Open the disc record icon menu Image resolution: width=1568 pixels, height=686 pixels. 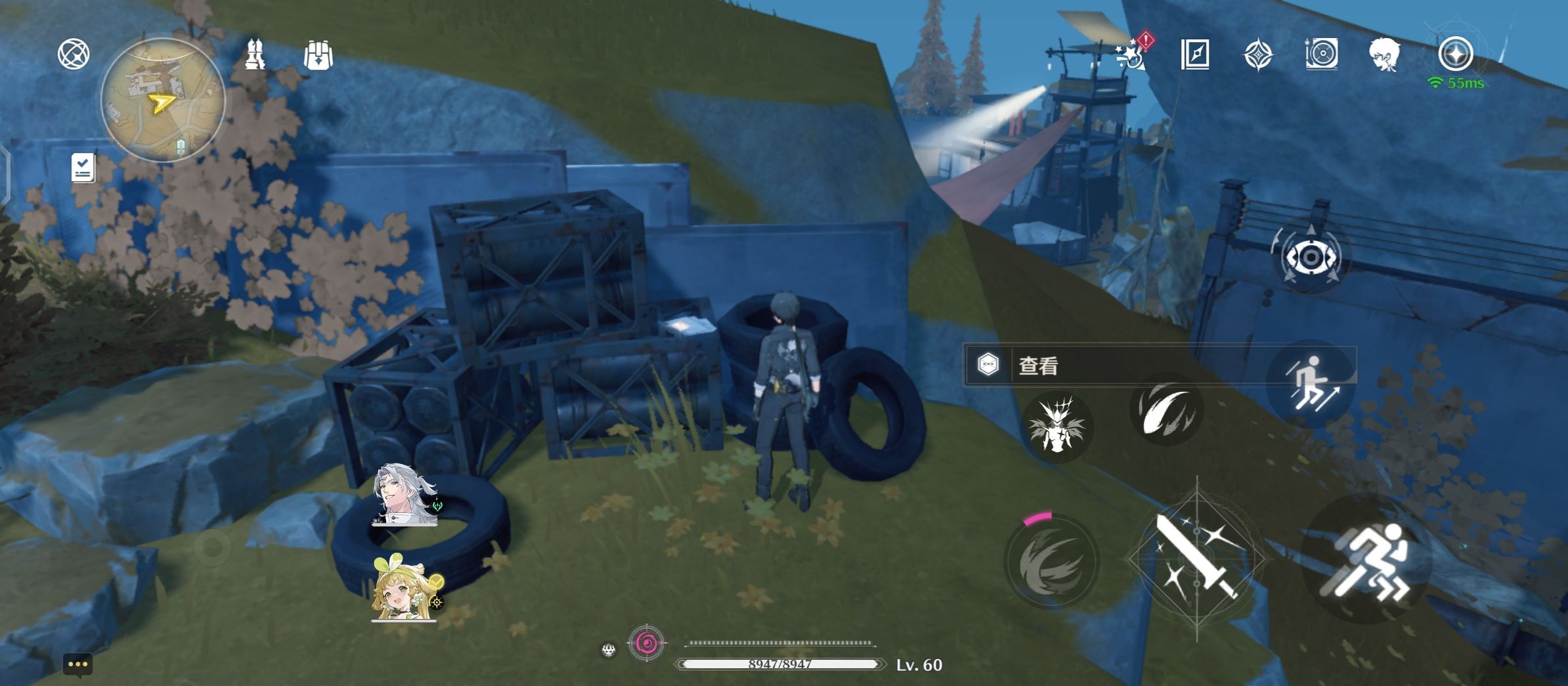pyautogui.click(x=1321, y=54)
